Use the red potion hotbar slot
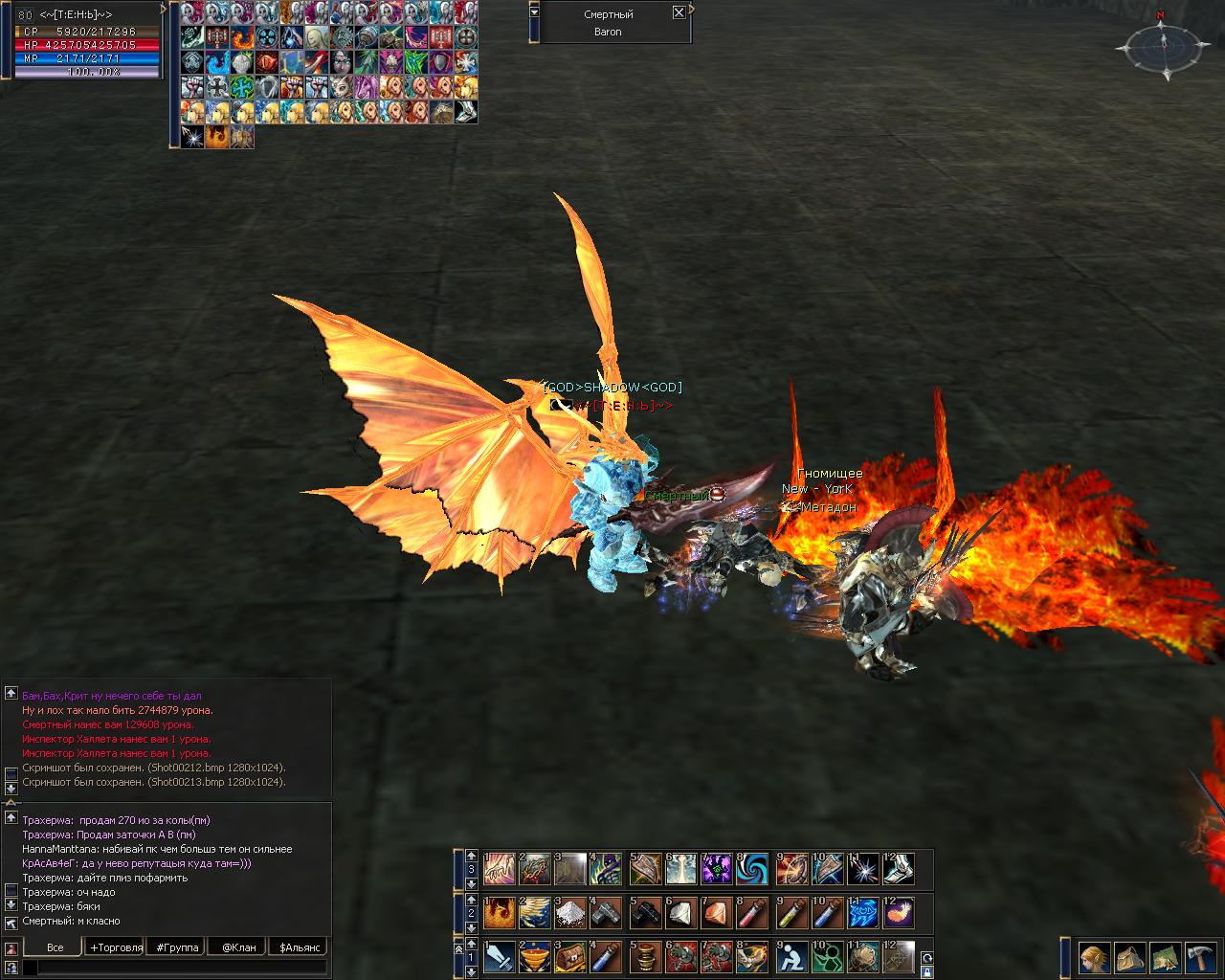This screenshot has width=1225, height=980. (x=754, y=913)
